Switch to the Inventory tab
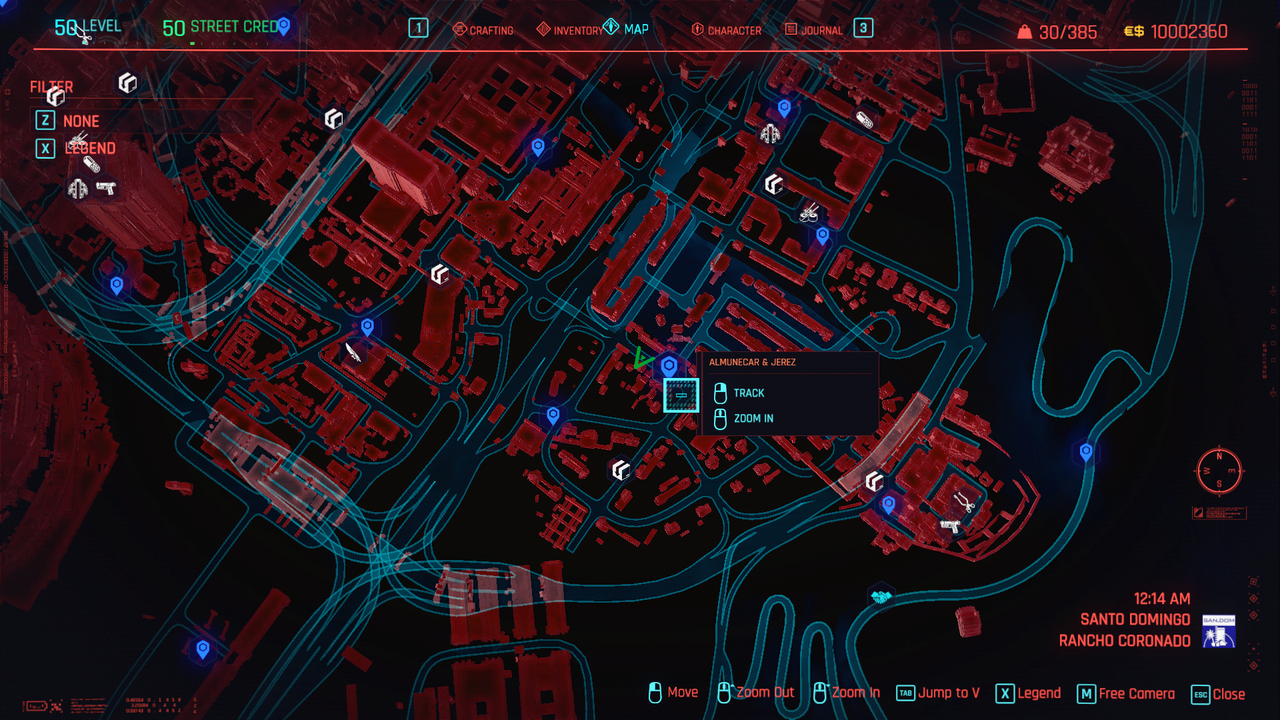 click(x=570, y=30)
